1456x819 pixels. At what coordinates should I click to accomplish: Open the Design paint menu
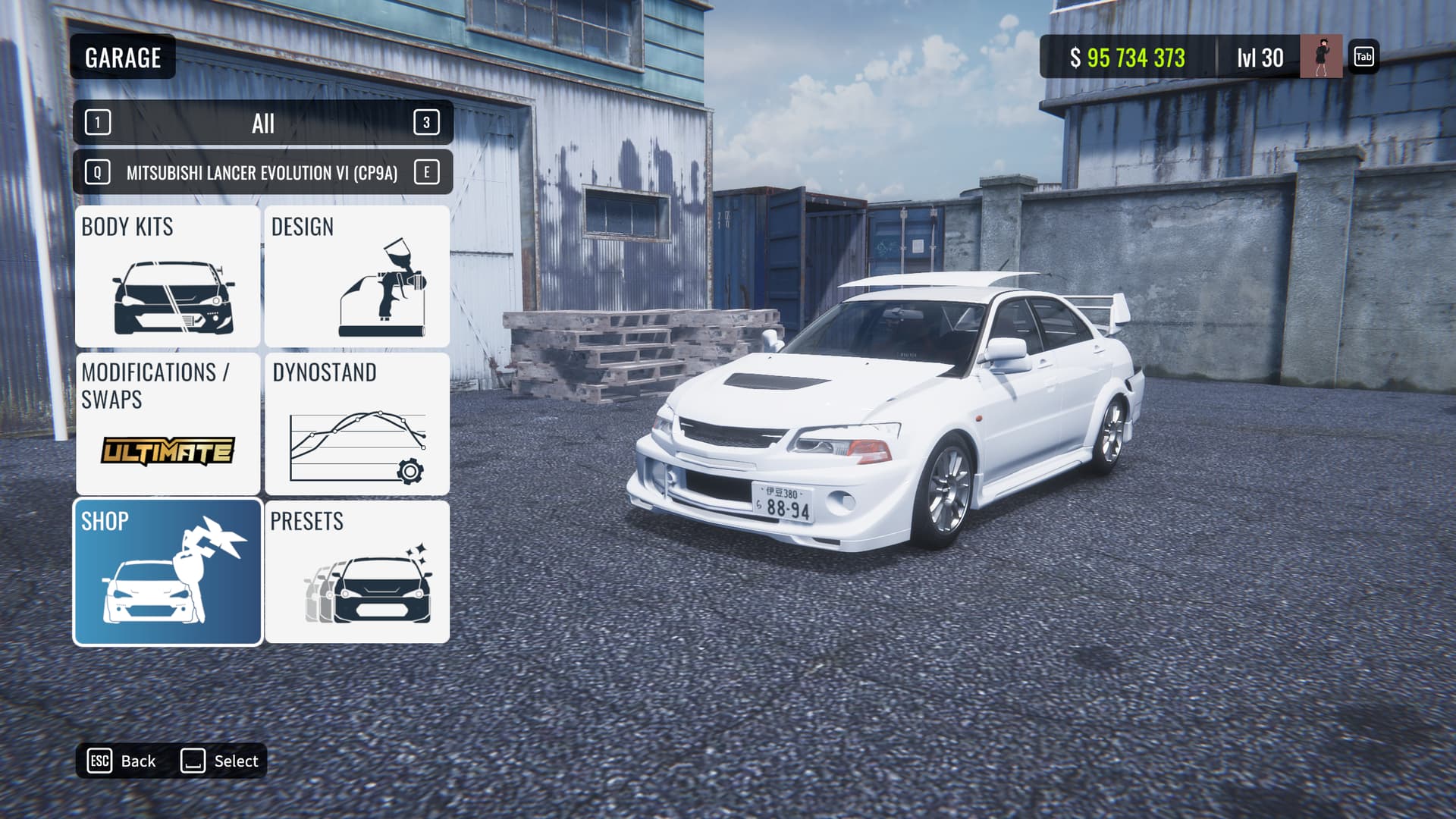[x=356, y=276]
